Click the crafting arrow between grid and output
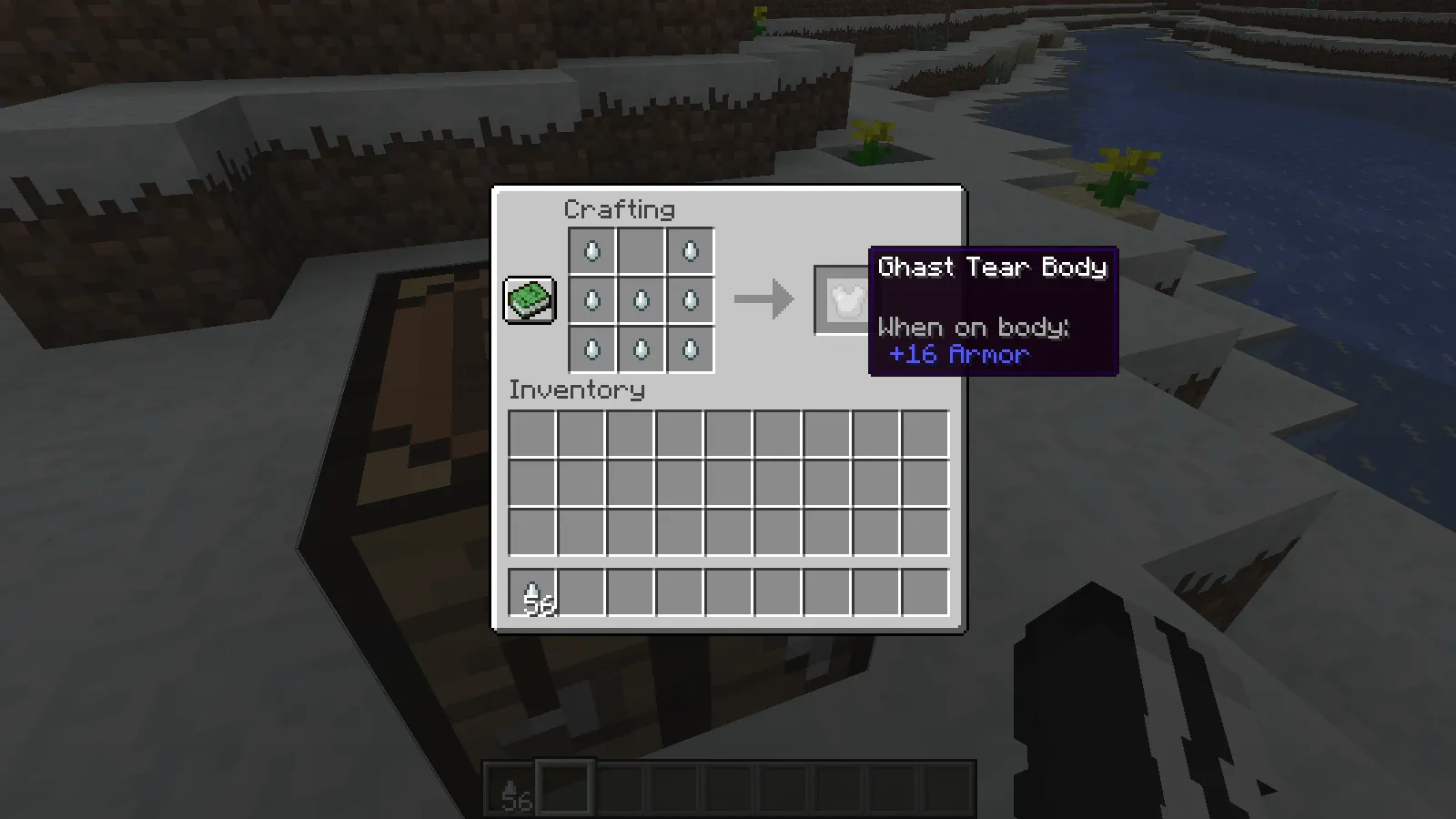 [x=764, y=298]
